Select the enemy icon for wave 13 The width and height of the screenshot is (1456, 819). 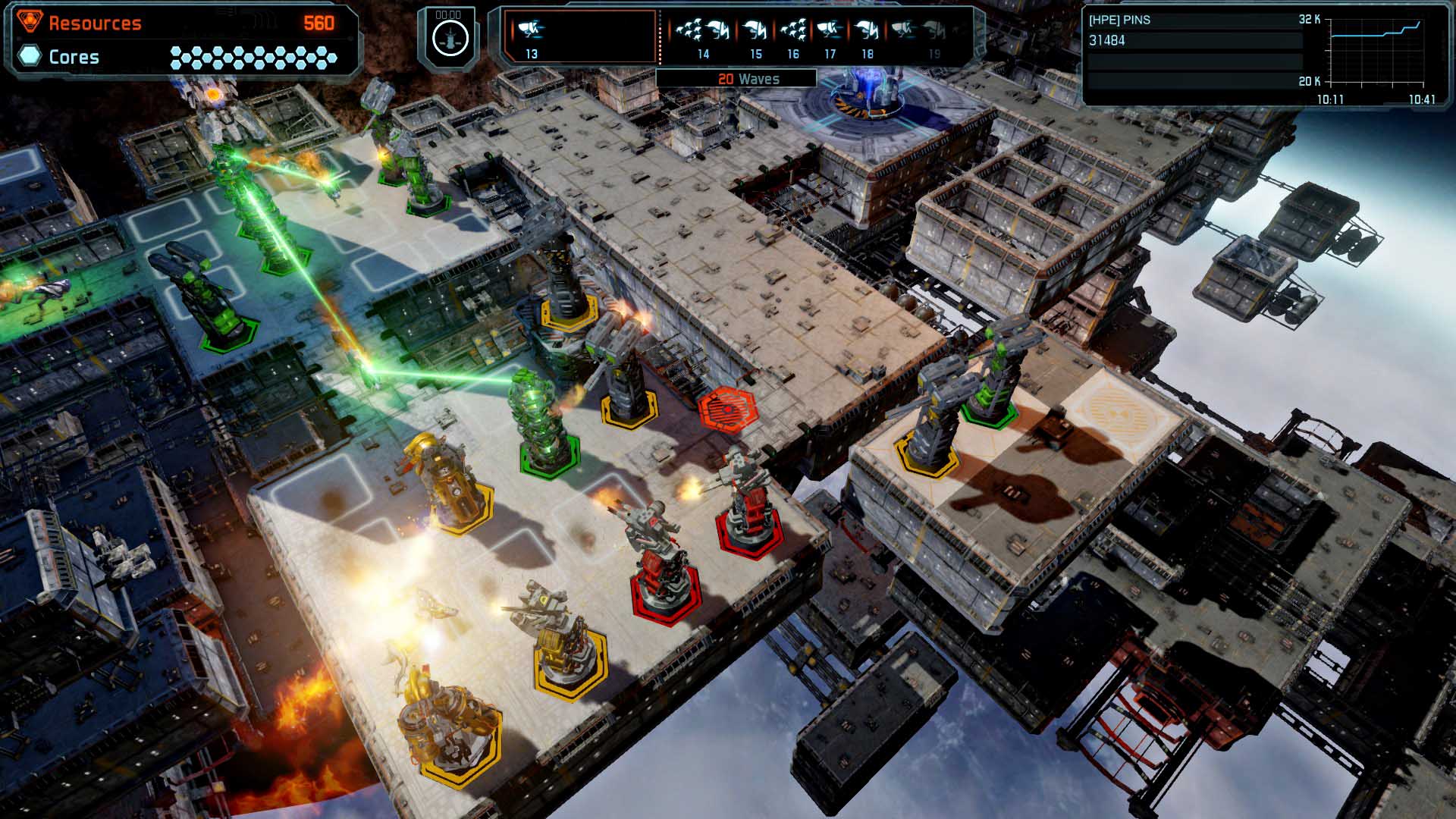pyautogui.click(x=531, y=30)
